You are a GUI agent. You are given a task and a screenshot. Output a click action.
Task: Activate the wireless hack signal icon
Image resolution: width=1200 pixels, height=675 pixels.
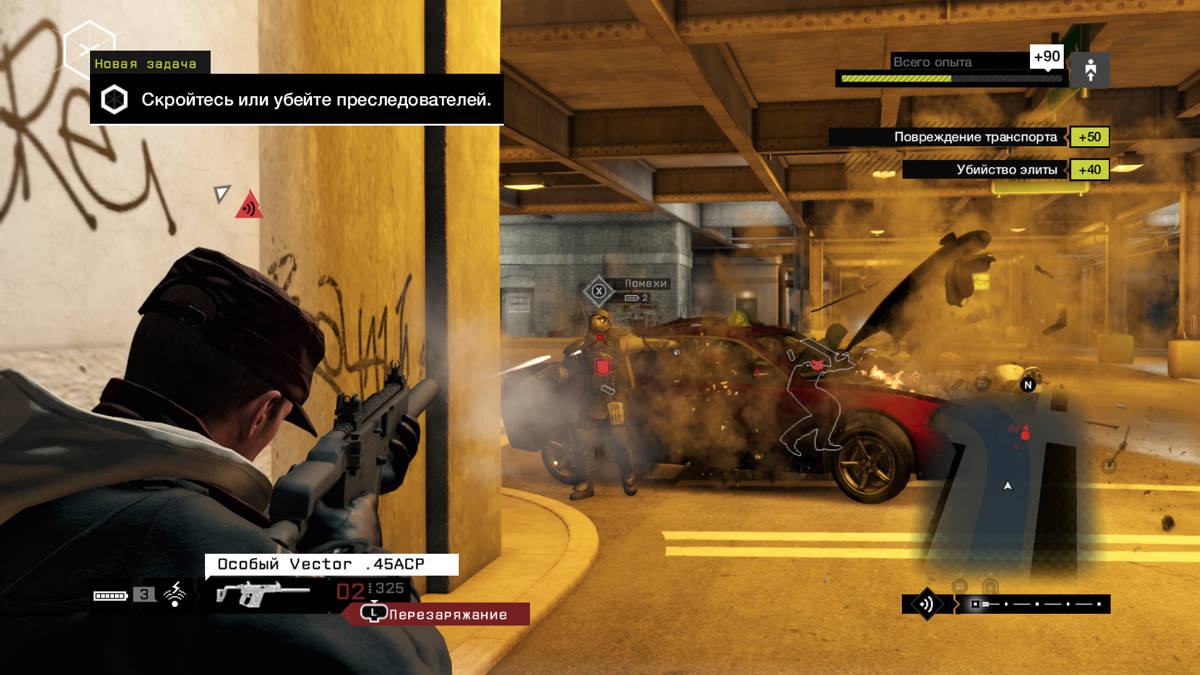tap(175, 594)
